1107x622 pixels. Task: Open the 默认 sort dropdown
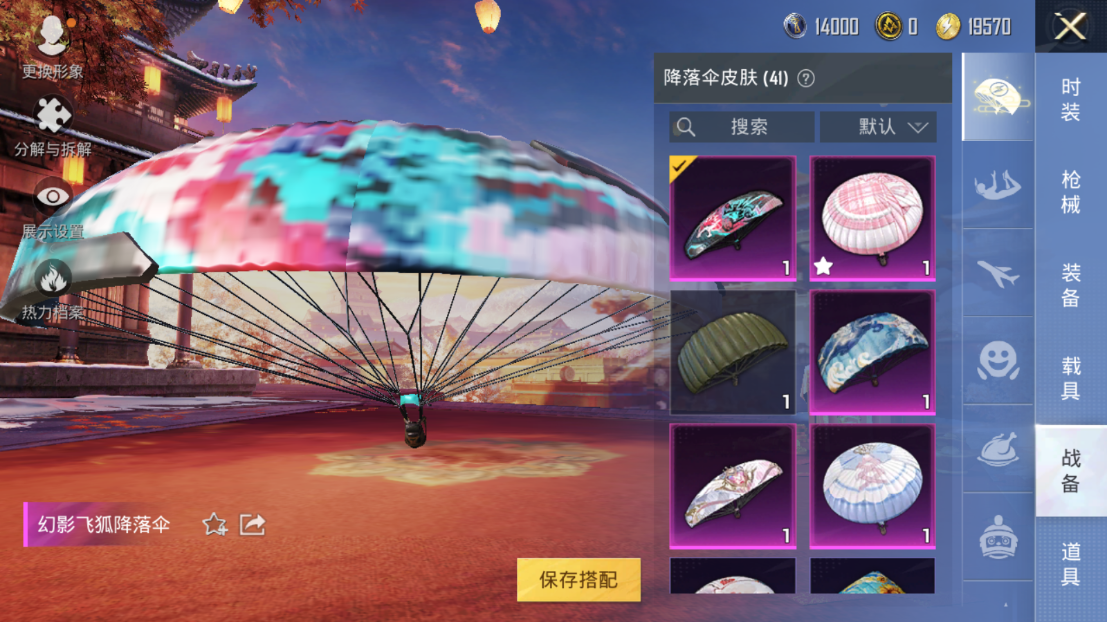pos(878,127)
